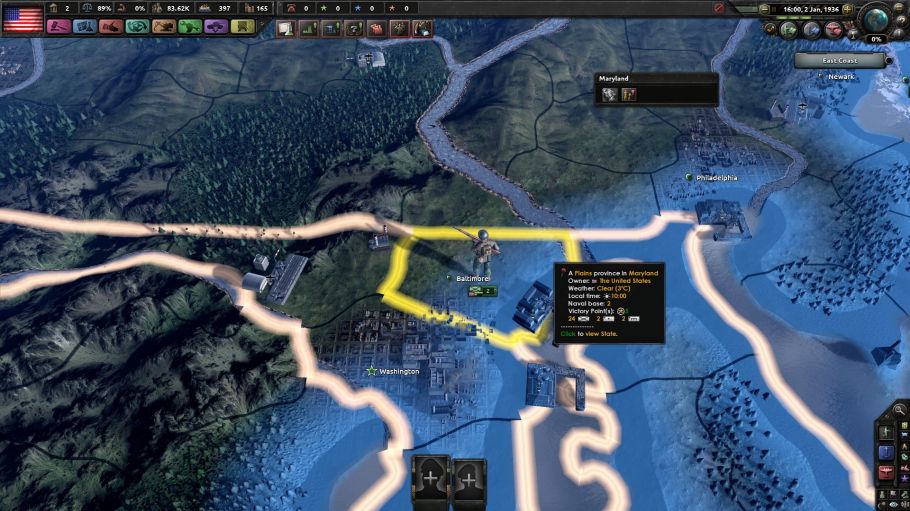Open the pink gavel Decisions menu
The width and height of the screenshot is (910, 511).
pyautogui.click(x=58, y=27)
